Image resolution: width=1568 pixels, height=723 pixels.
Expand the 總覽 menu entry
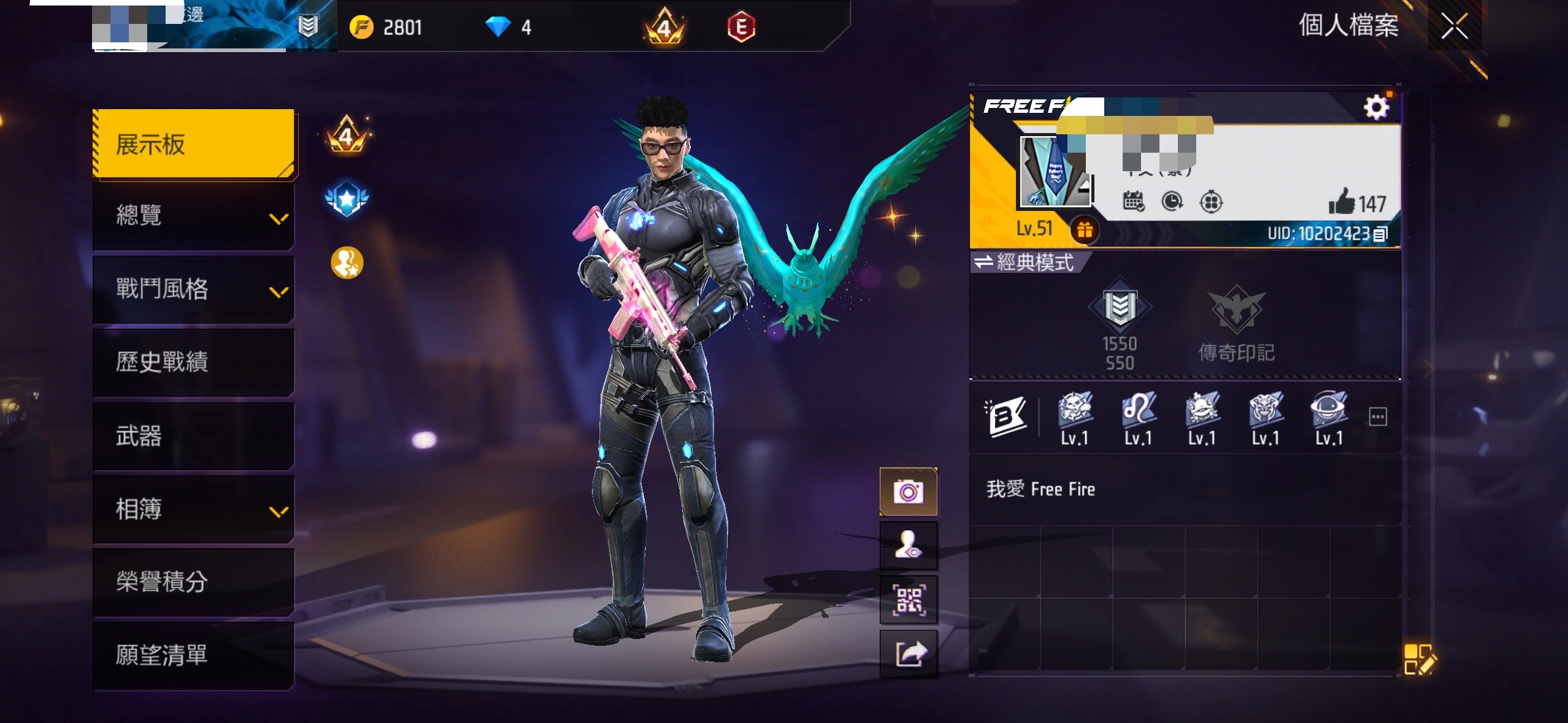pos(194,216)
